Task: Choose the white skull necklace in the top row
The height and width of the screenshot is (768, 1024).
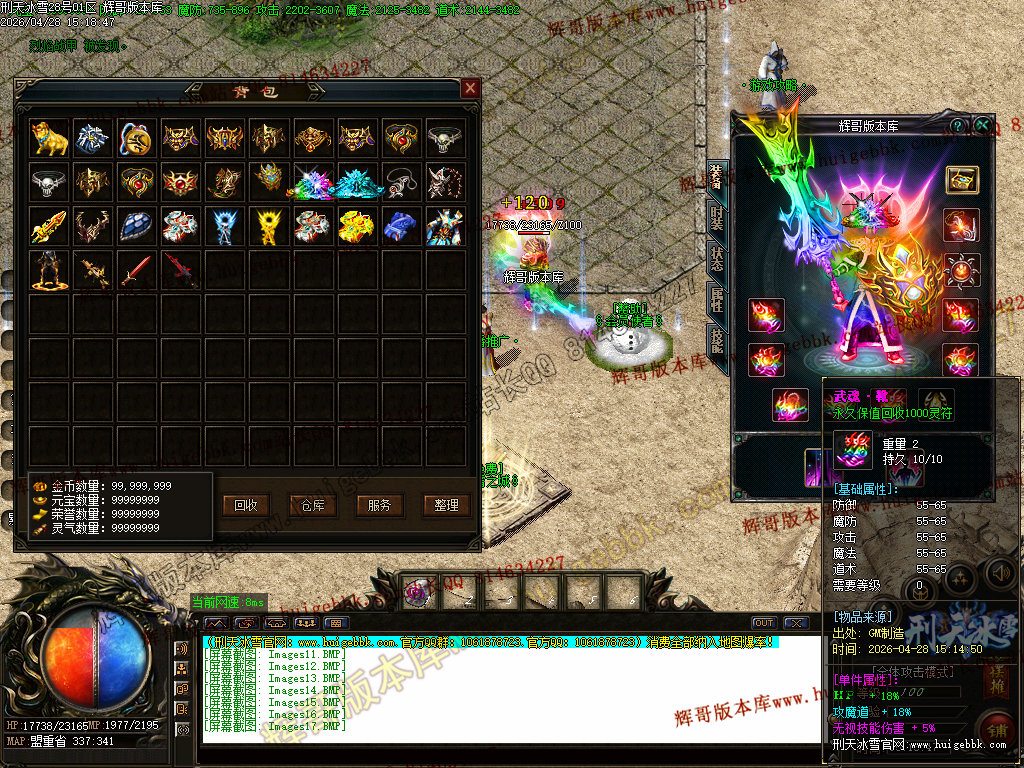Action: point(445,138)
